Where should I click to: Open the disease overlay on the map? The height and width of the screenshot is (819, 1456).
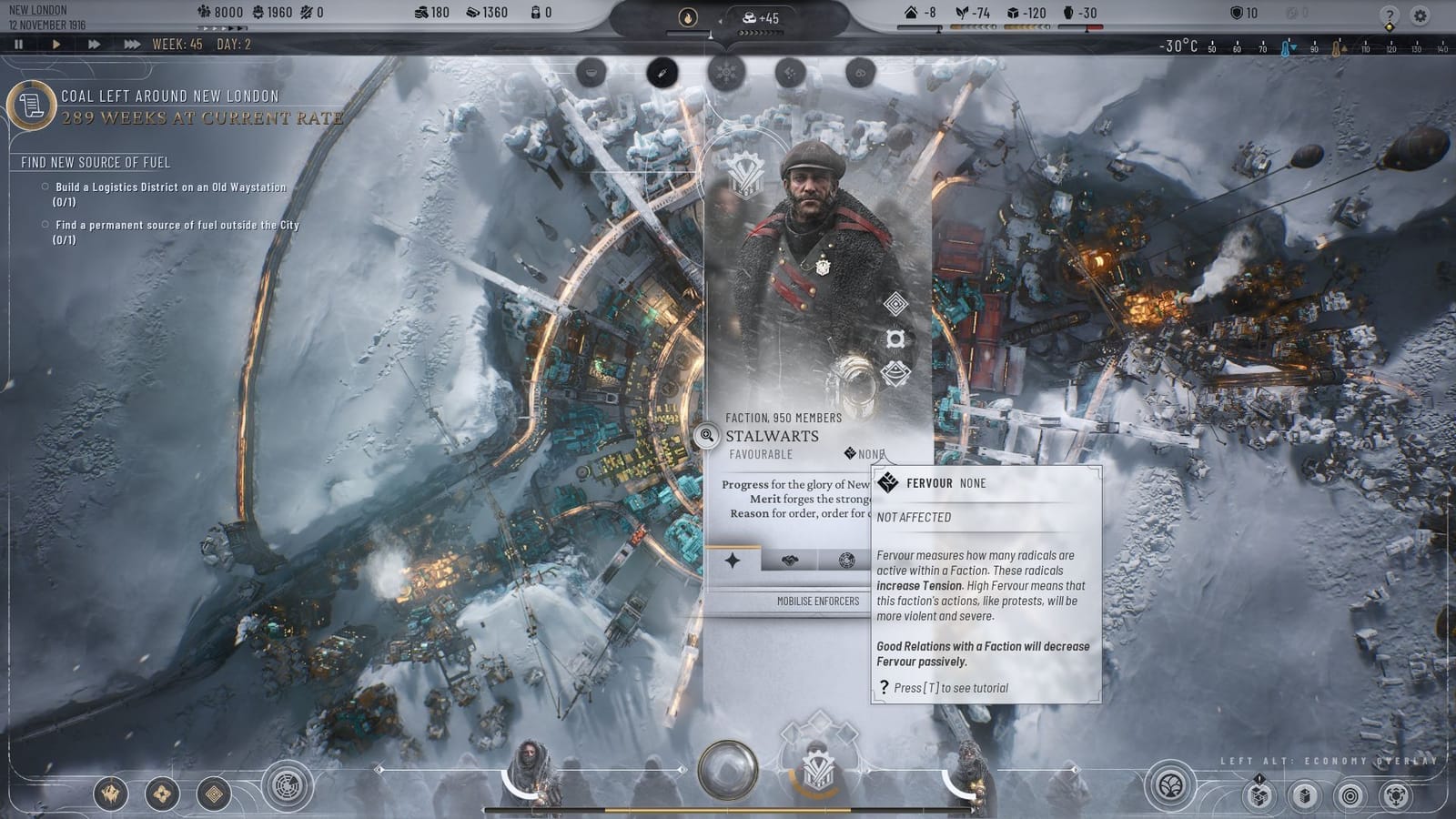click(662, 73)
